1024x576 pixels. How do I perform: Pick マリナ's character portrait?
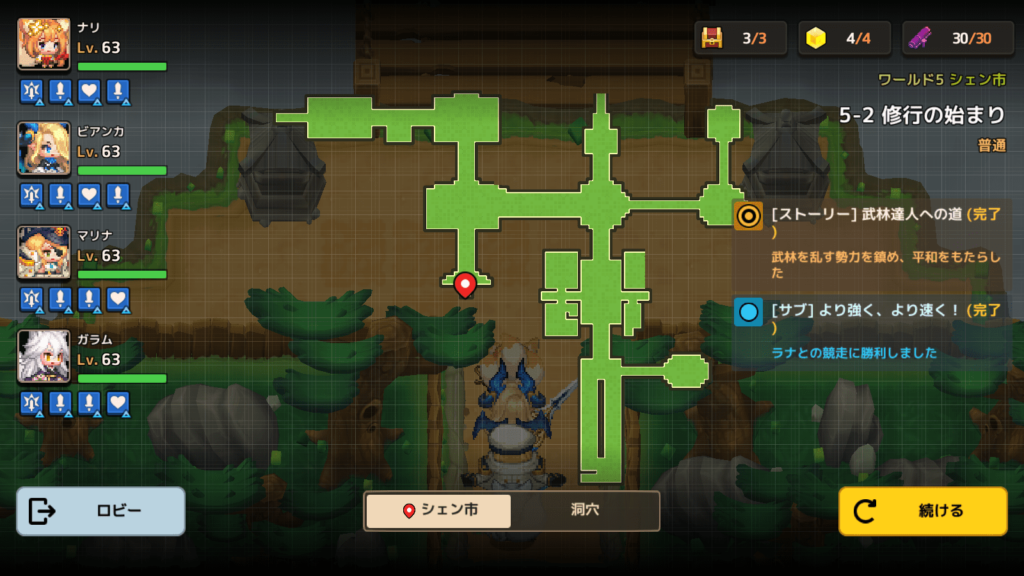point(44,253)
